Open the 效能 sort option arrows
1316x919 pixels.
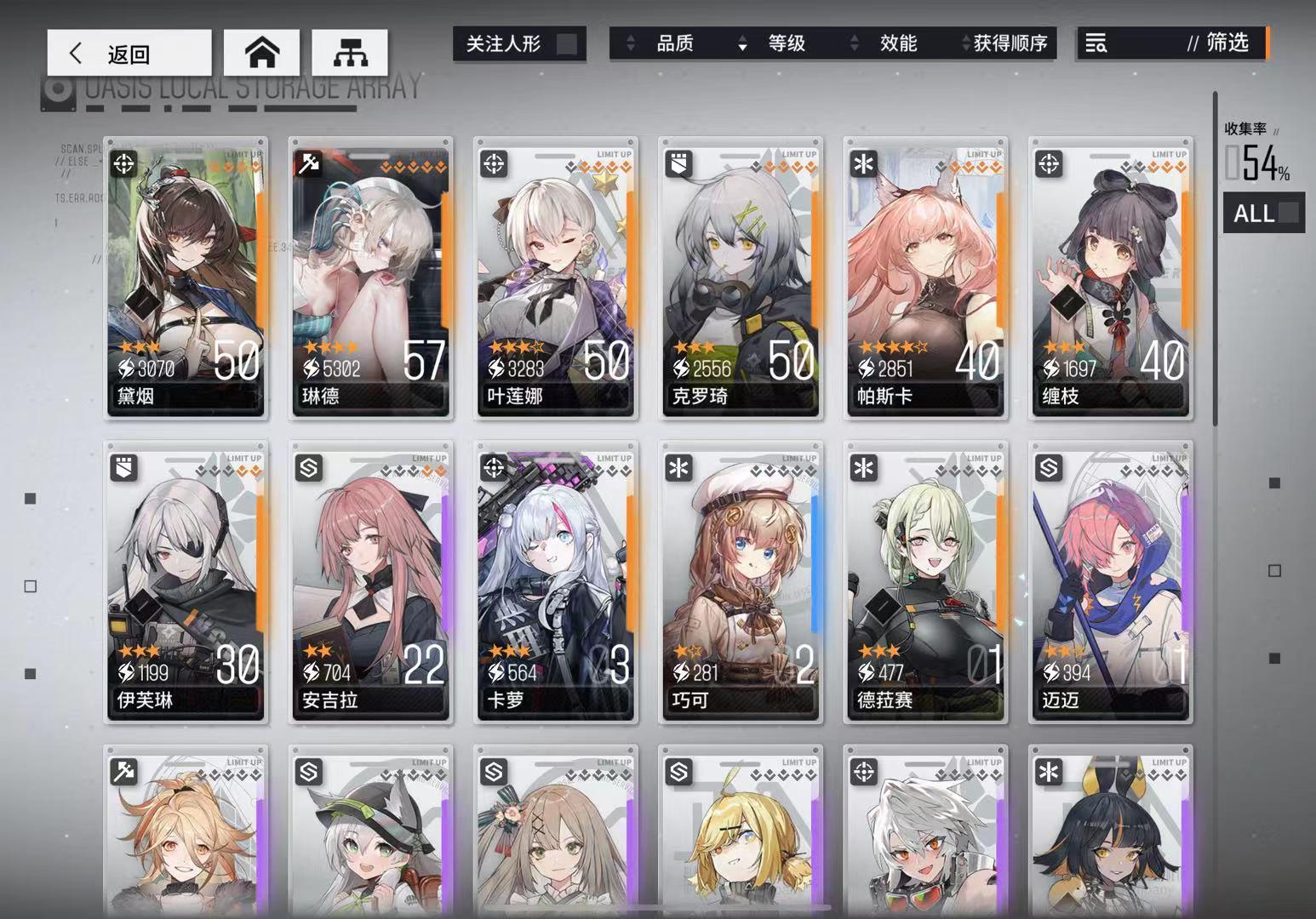[852, 44]
